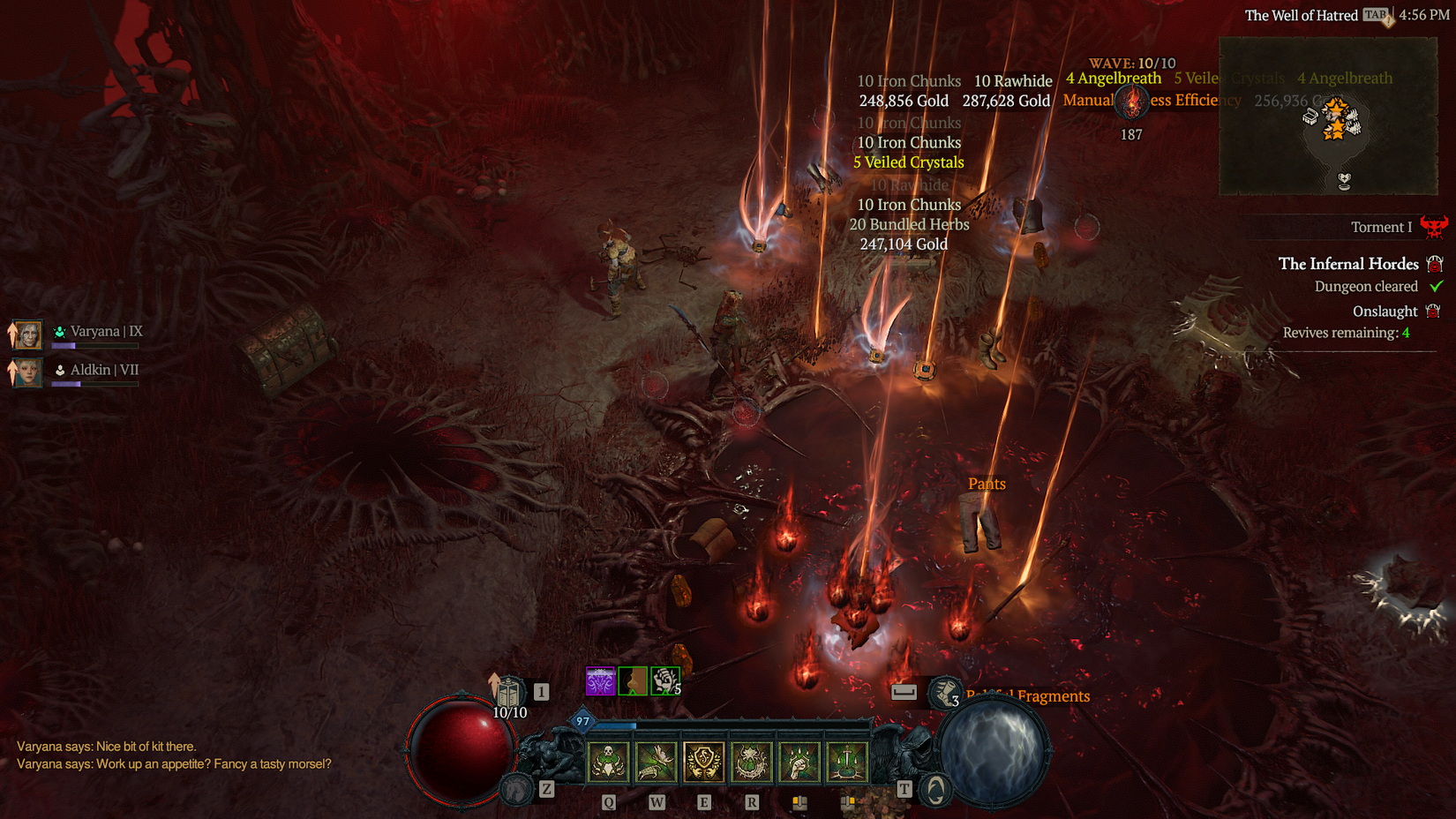Click the boot consumable icon with 3 stacks
This screenshot has height=819, width=1456.
[x=944, y=693]
